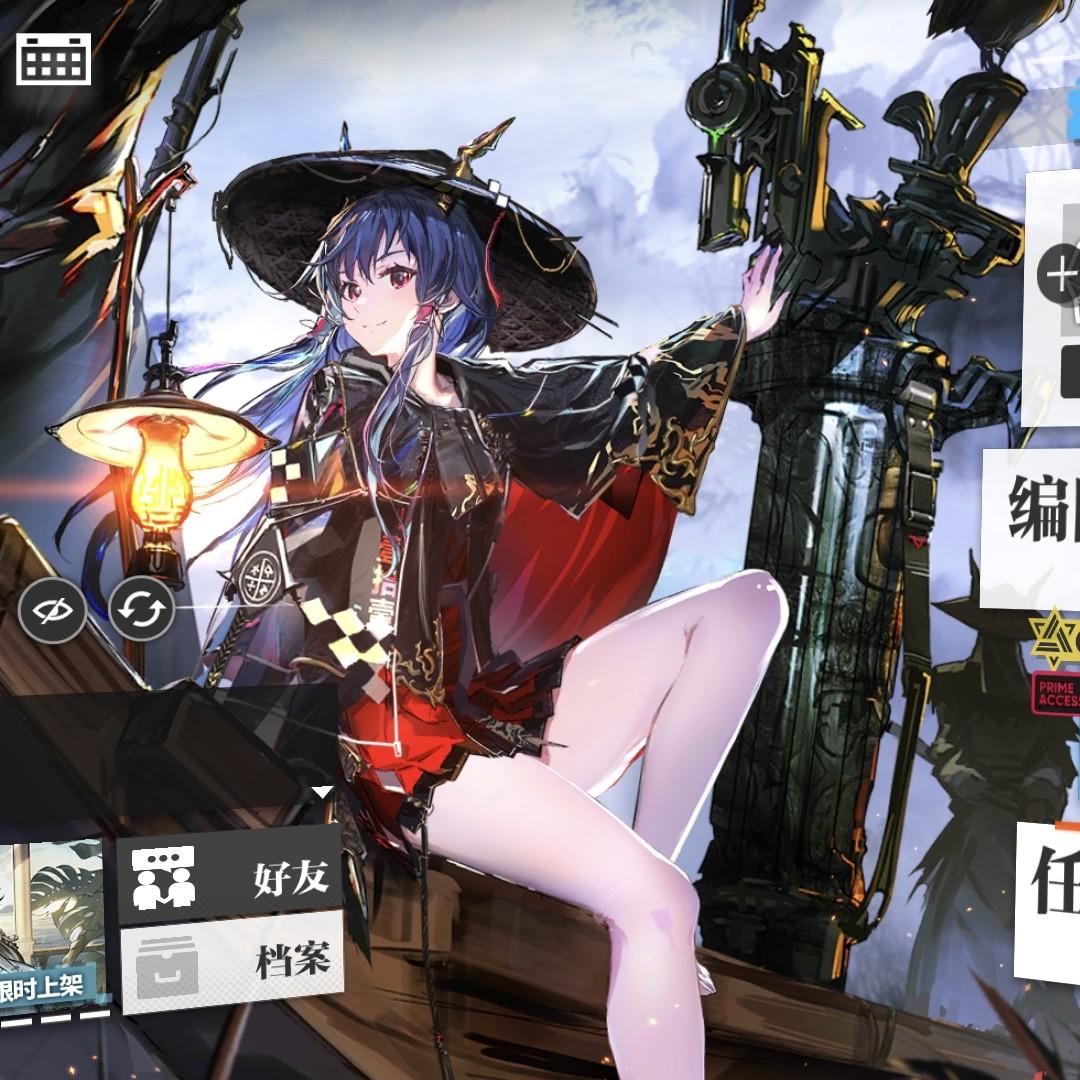Viewport: 1080px width, 1080px height.
Task: Hide the interface with the eye icon
Action: [52, 608]
